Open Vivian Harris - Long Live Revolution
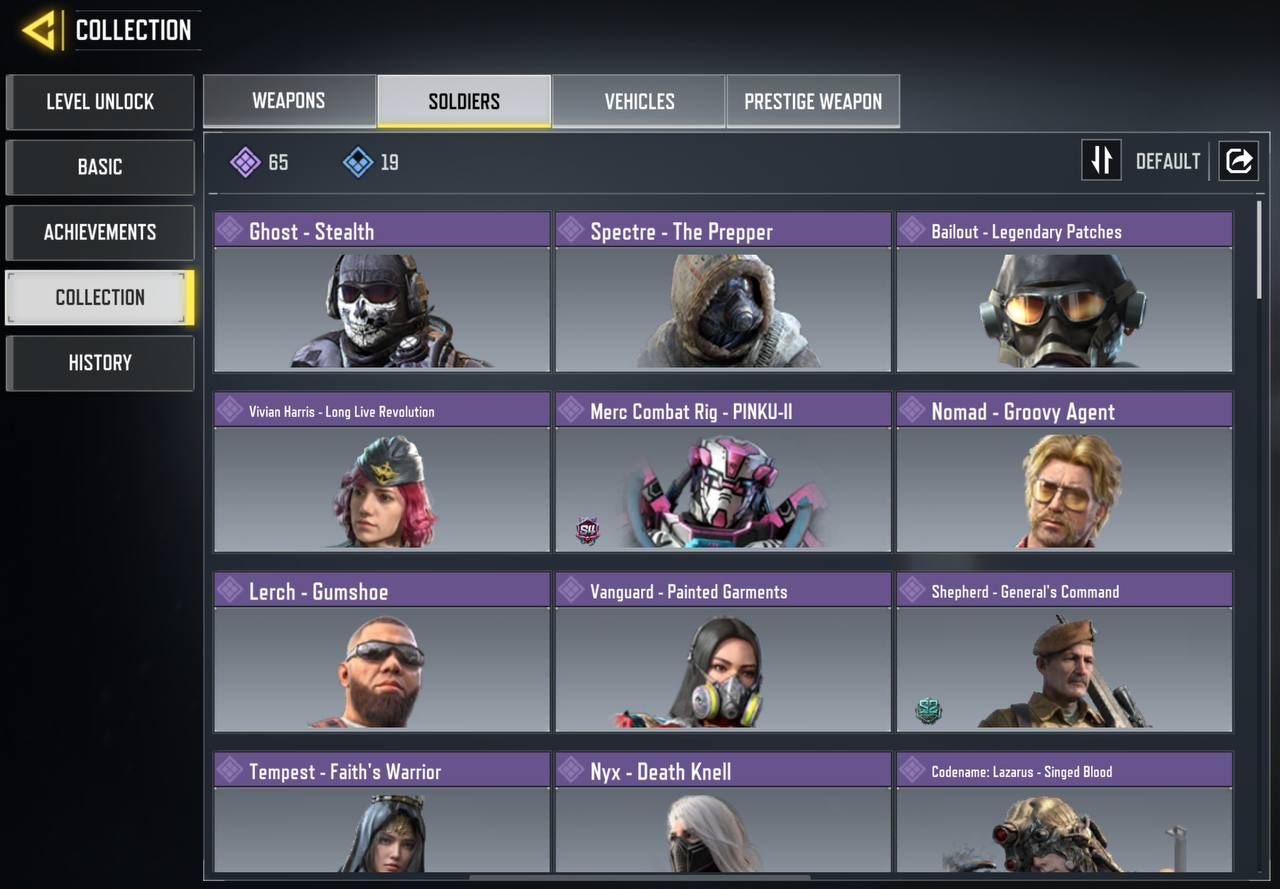1280x889 pixels. (x=382, y=472)
